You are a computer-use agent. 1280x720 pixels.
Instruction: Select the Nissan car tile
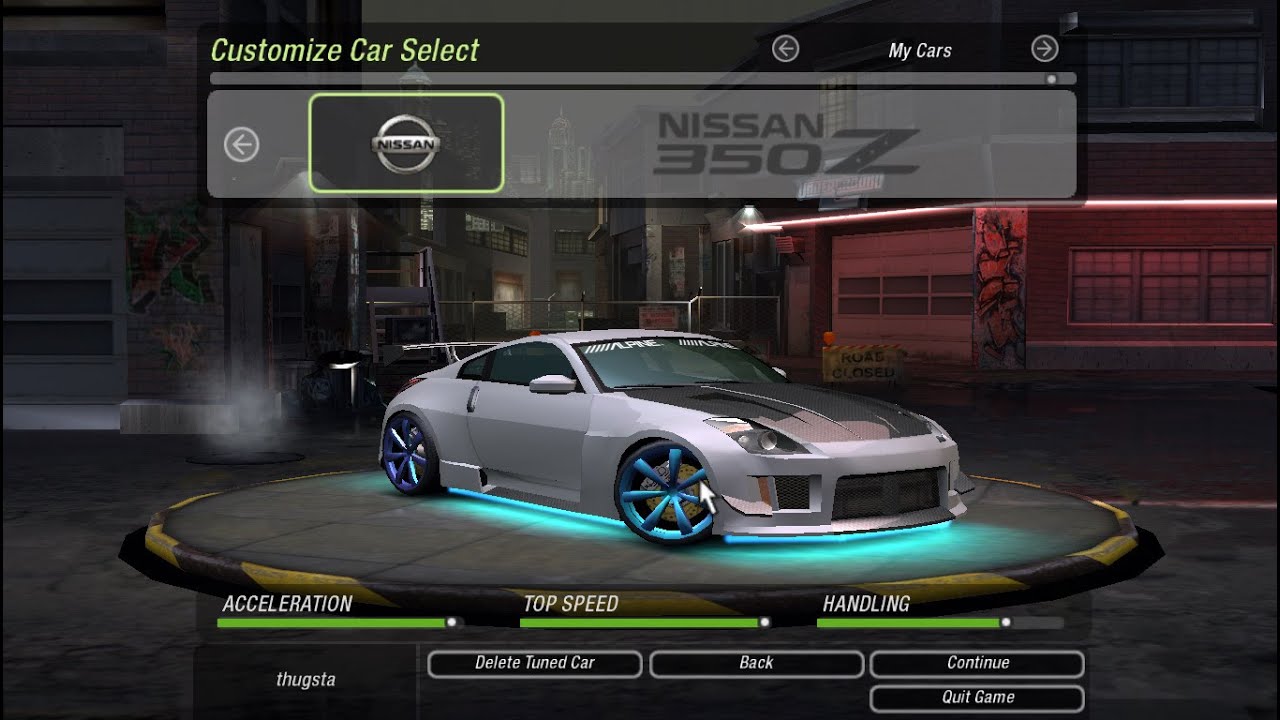[x=406, y=143]
